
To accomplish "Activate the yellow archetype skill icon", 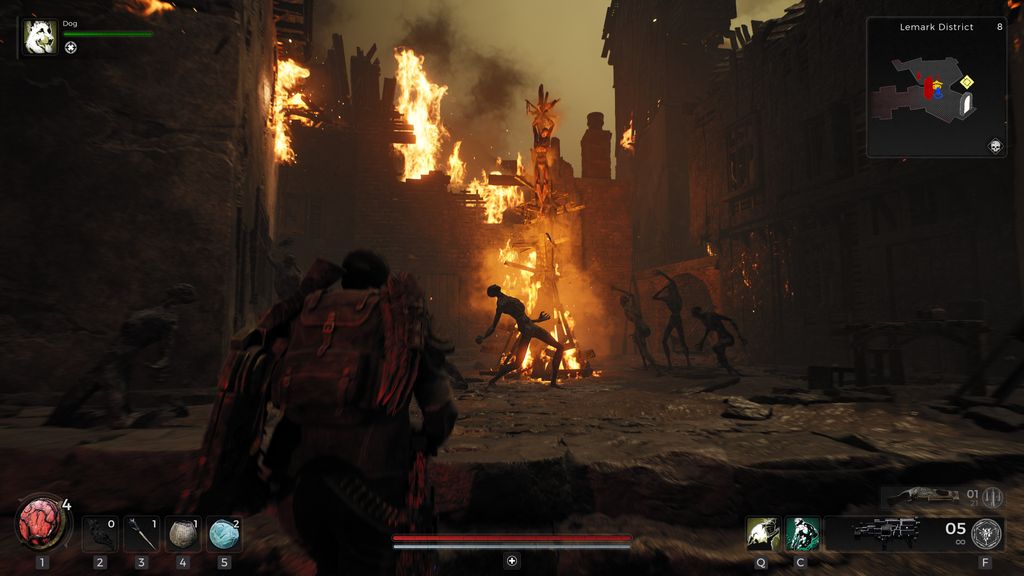I will (761, 534).
